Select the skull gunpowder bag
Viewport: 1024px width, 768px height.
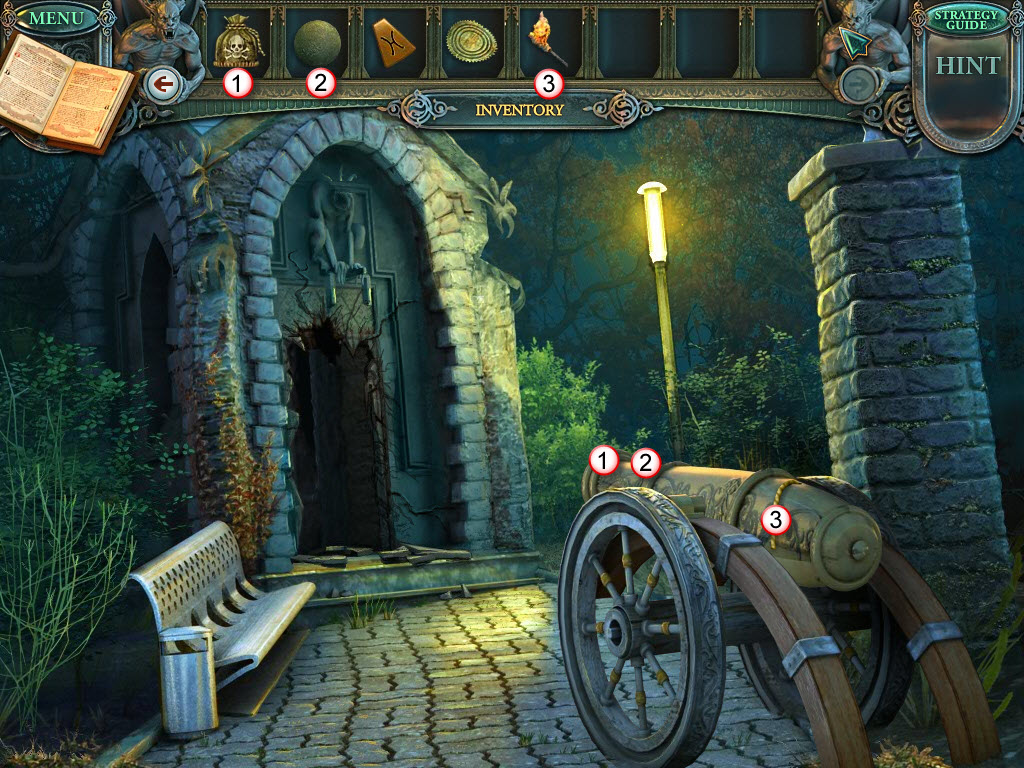tap(235, 43)
